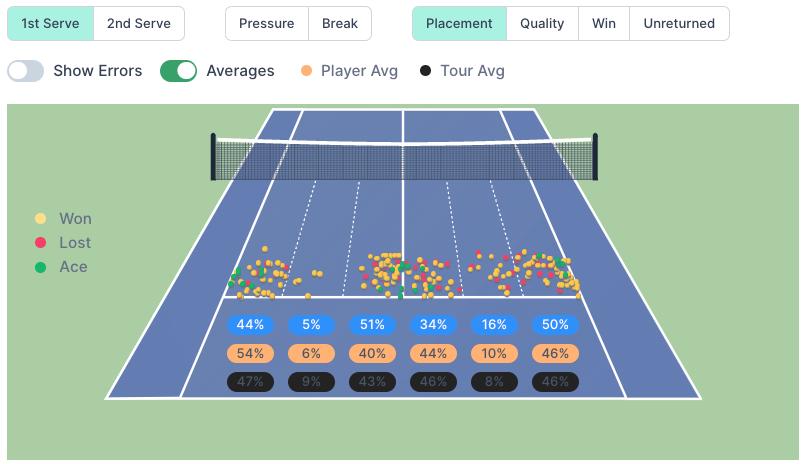The width and height of the screenshot is (804, 464).
Task: Select the 2nd Serve tab
Action: [139, 23]
